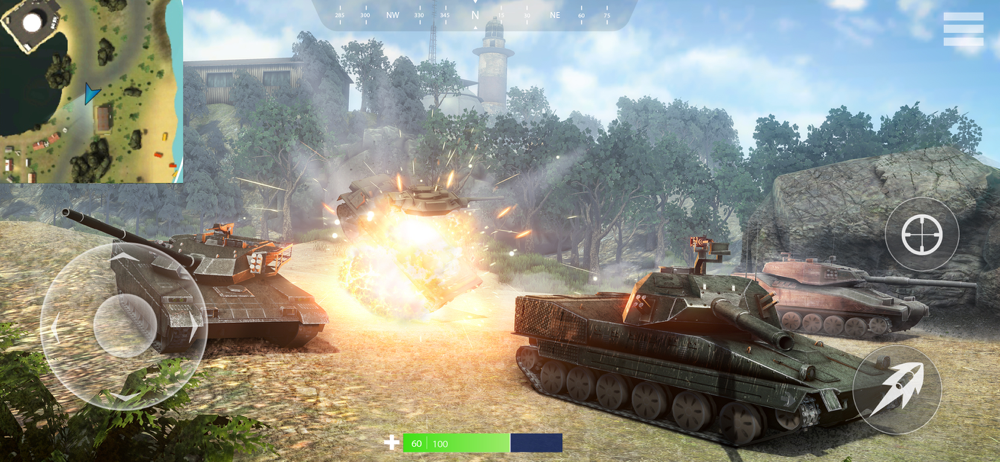The image size is (1000, 462).
Task: Open the terrain minimap
Action: pyautogui.click(x=91, y=91)
